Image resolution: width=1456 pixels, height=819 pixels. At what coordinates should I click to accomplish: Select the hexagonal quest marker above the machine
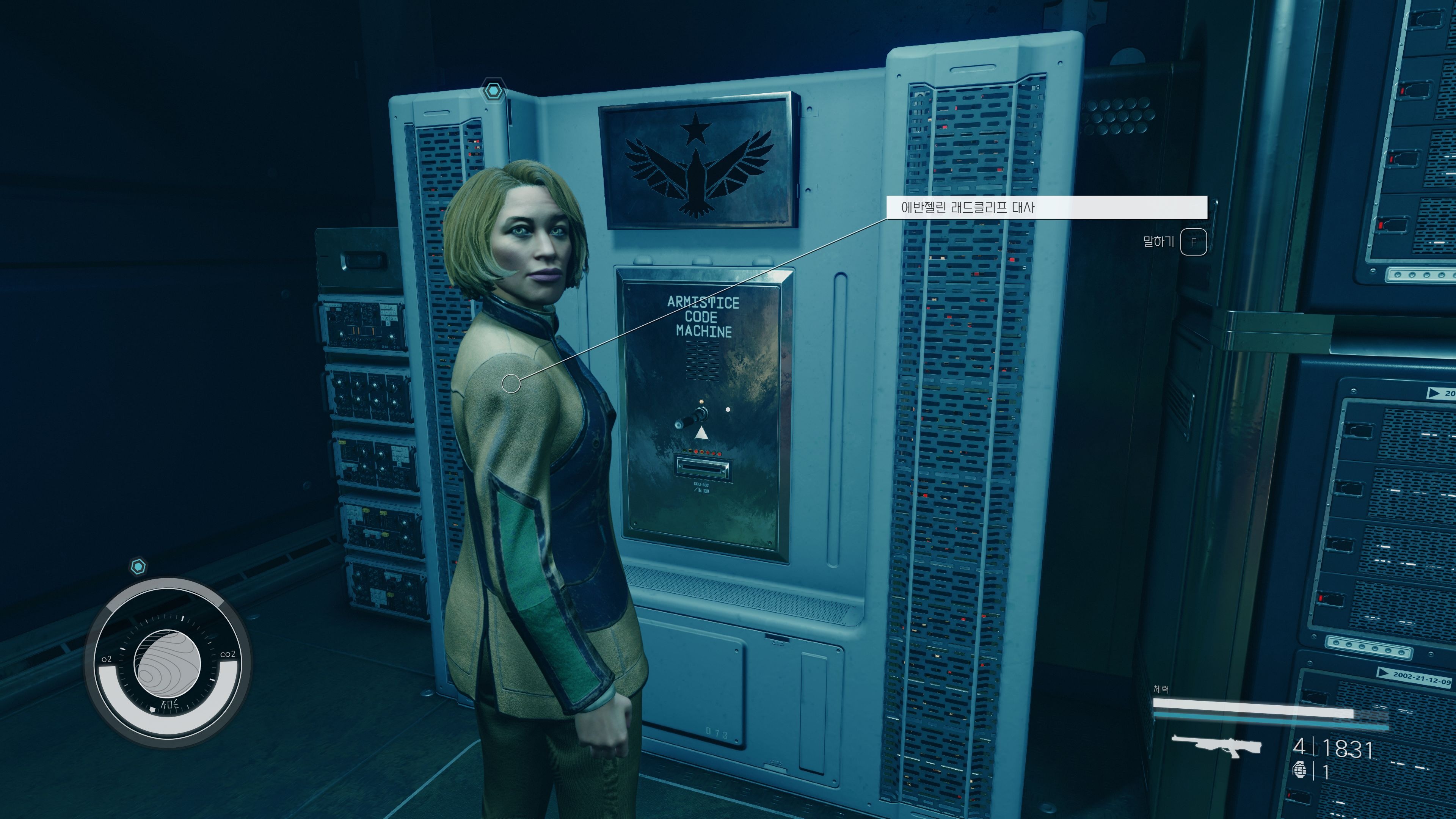493,90
